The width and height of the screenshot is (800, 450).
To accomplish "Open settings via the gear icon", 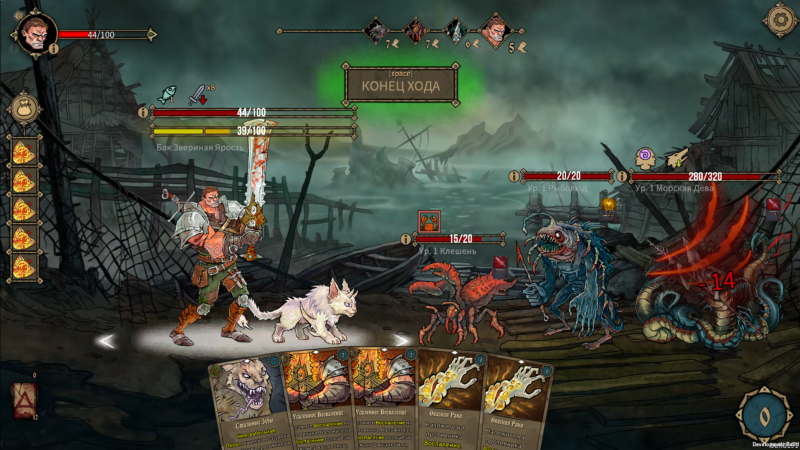I will (x=778, y=19).
